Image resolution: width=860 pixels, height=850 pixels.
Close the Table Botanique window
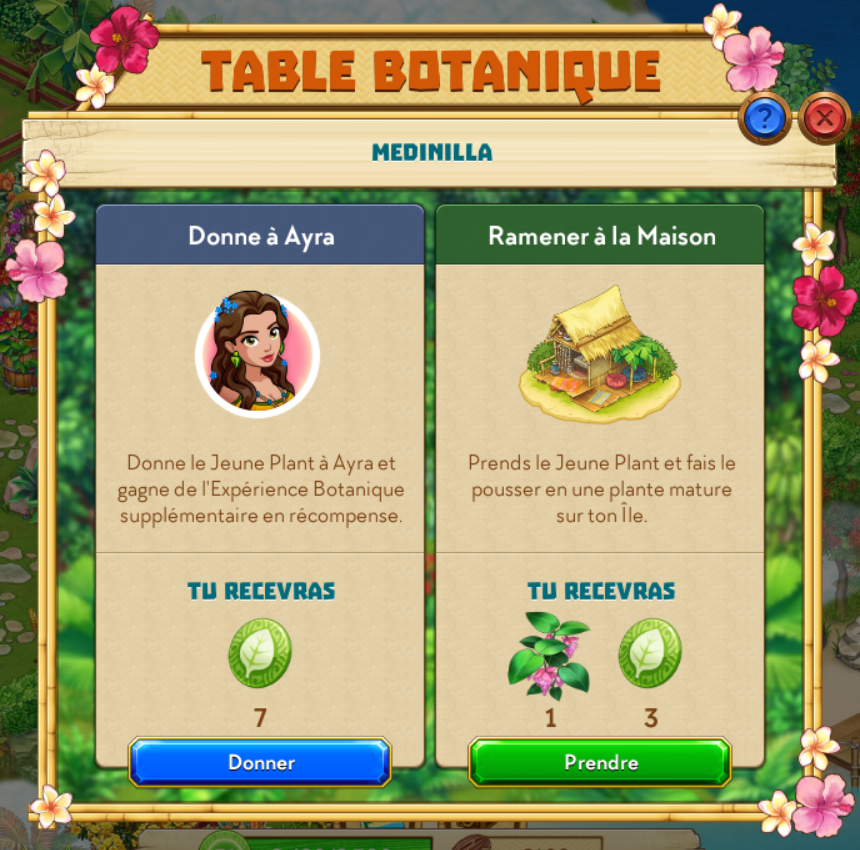click(x=824, y=119)
